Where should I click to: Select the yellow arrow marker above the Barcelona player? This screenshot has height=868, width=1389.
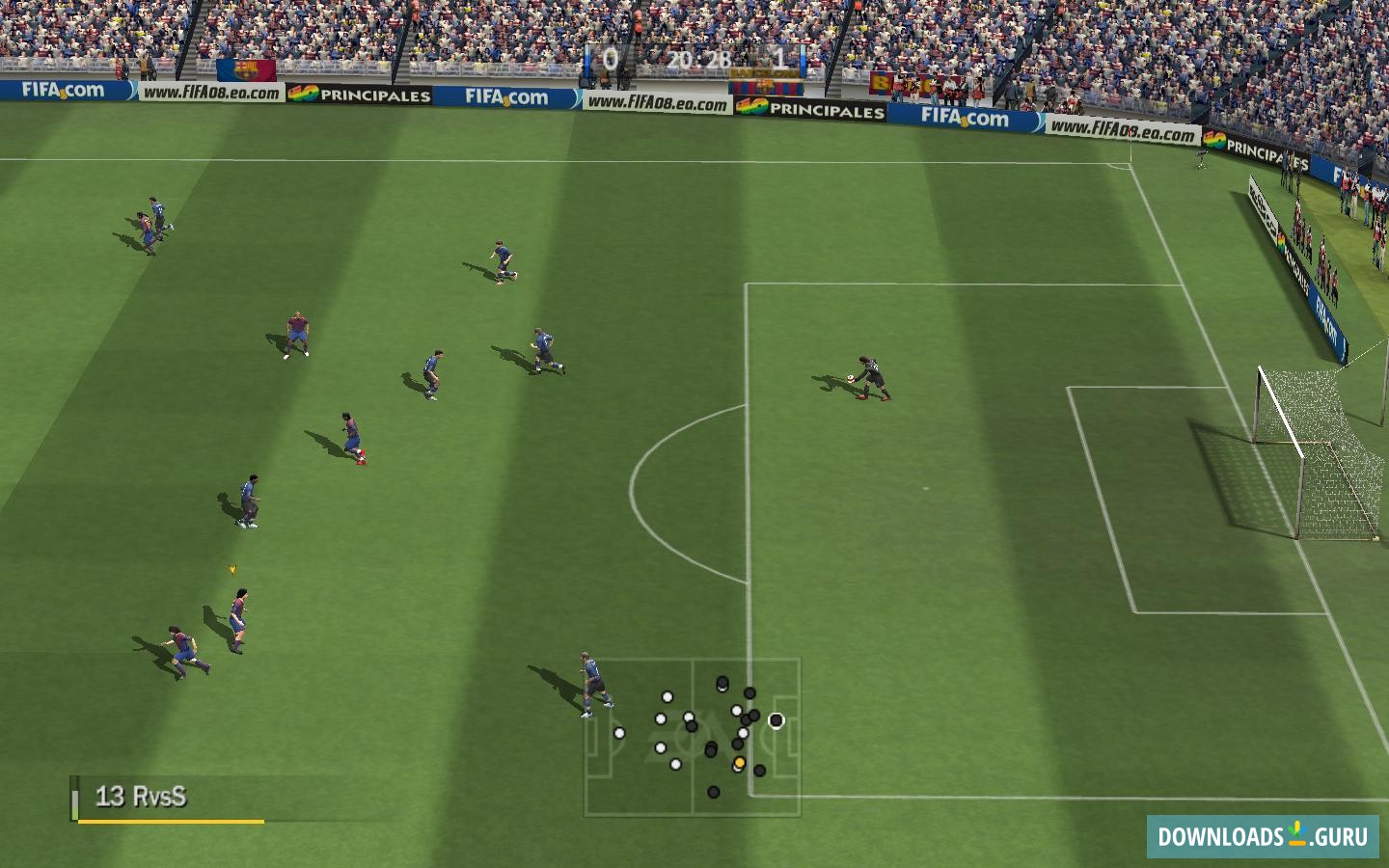coord(231,568)
